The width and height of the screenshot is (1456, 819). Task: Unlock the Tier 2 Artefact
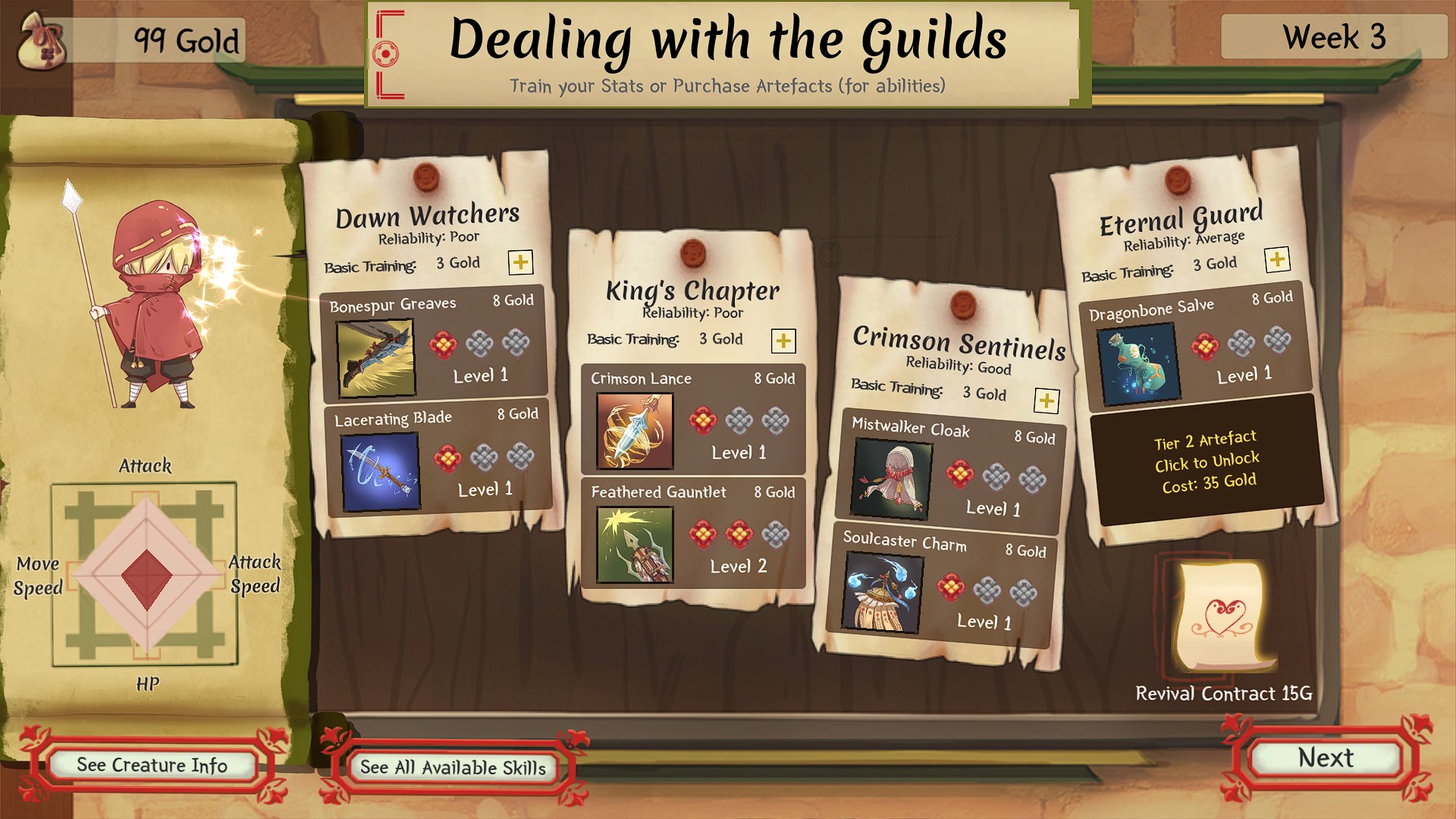[x=1207, y=460]
